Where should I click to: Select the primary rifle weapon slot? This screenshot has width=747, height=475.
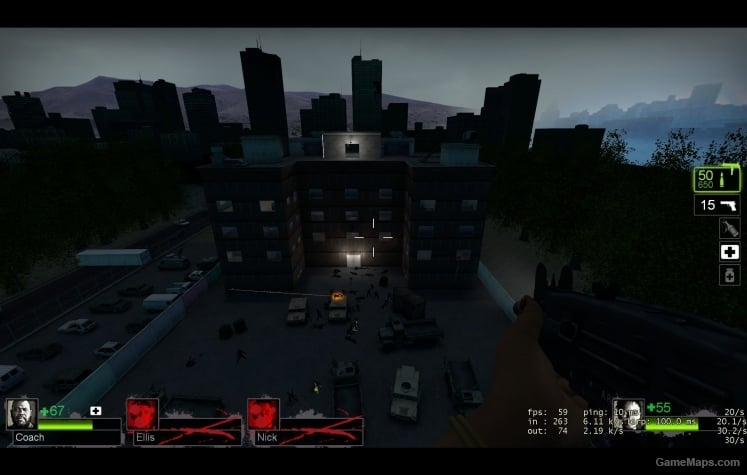click(717, 179)
